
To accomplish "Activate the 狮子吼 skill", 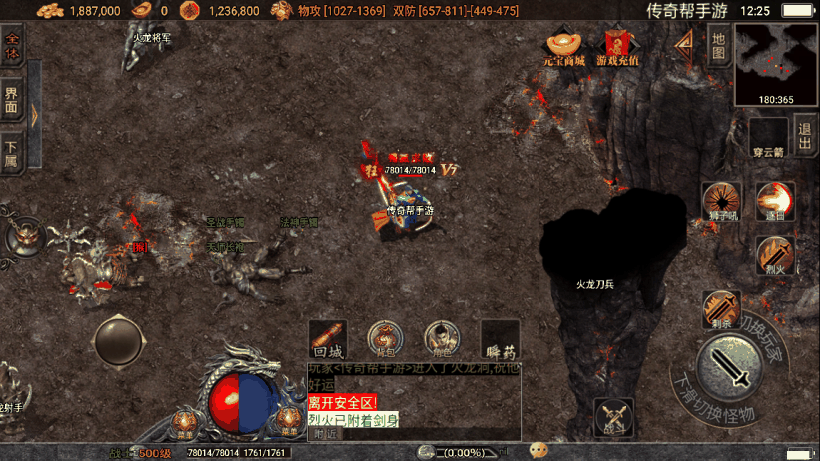I will tap(720, 201).
